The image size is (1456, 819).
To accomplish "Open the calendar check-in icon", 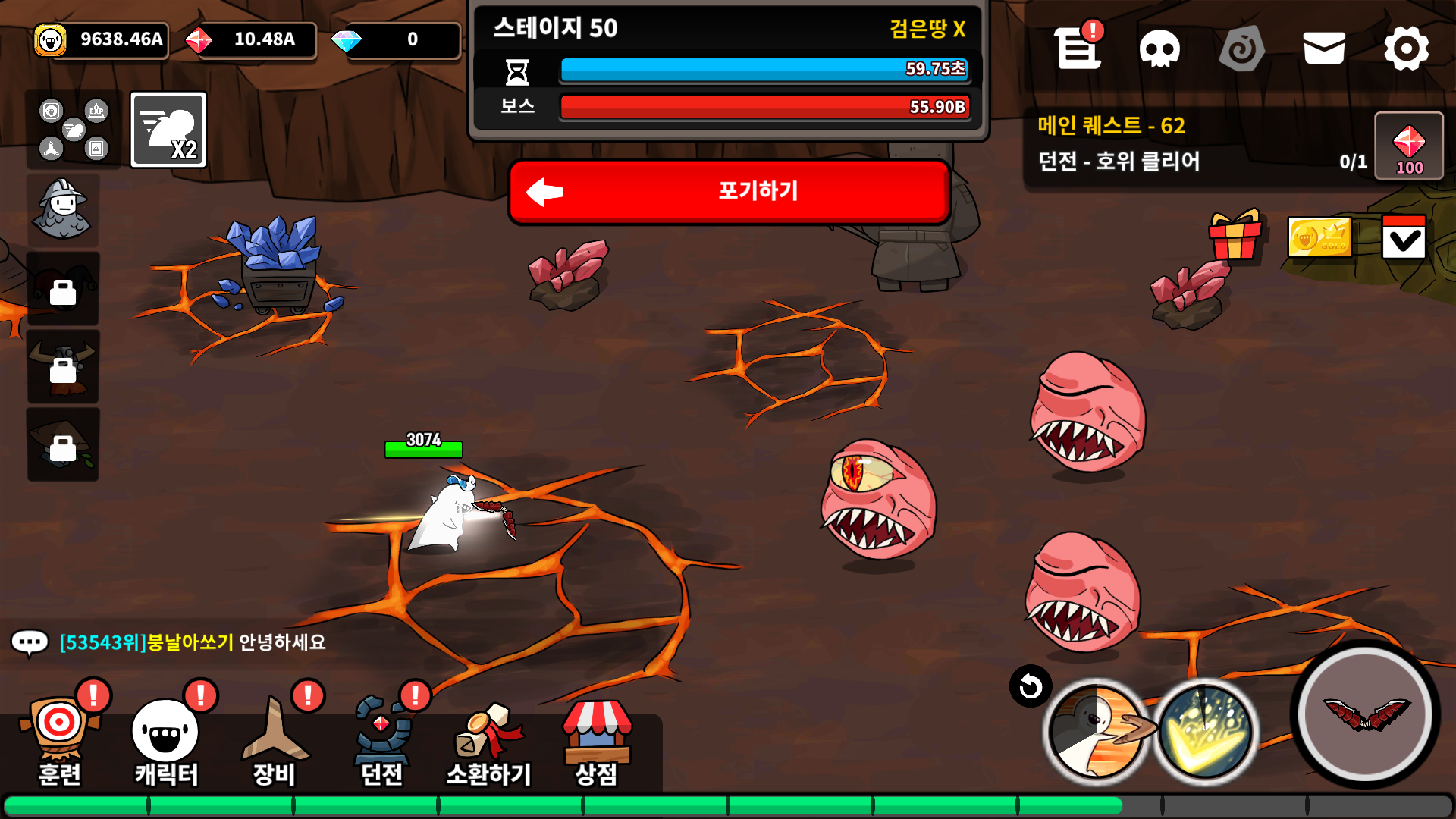I will [1404, 237].
